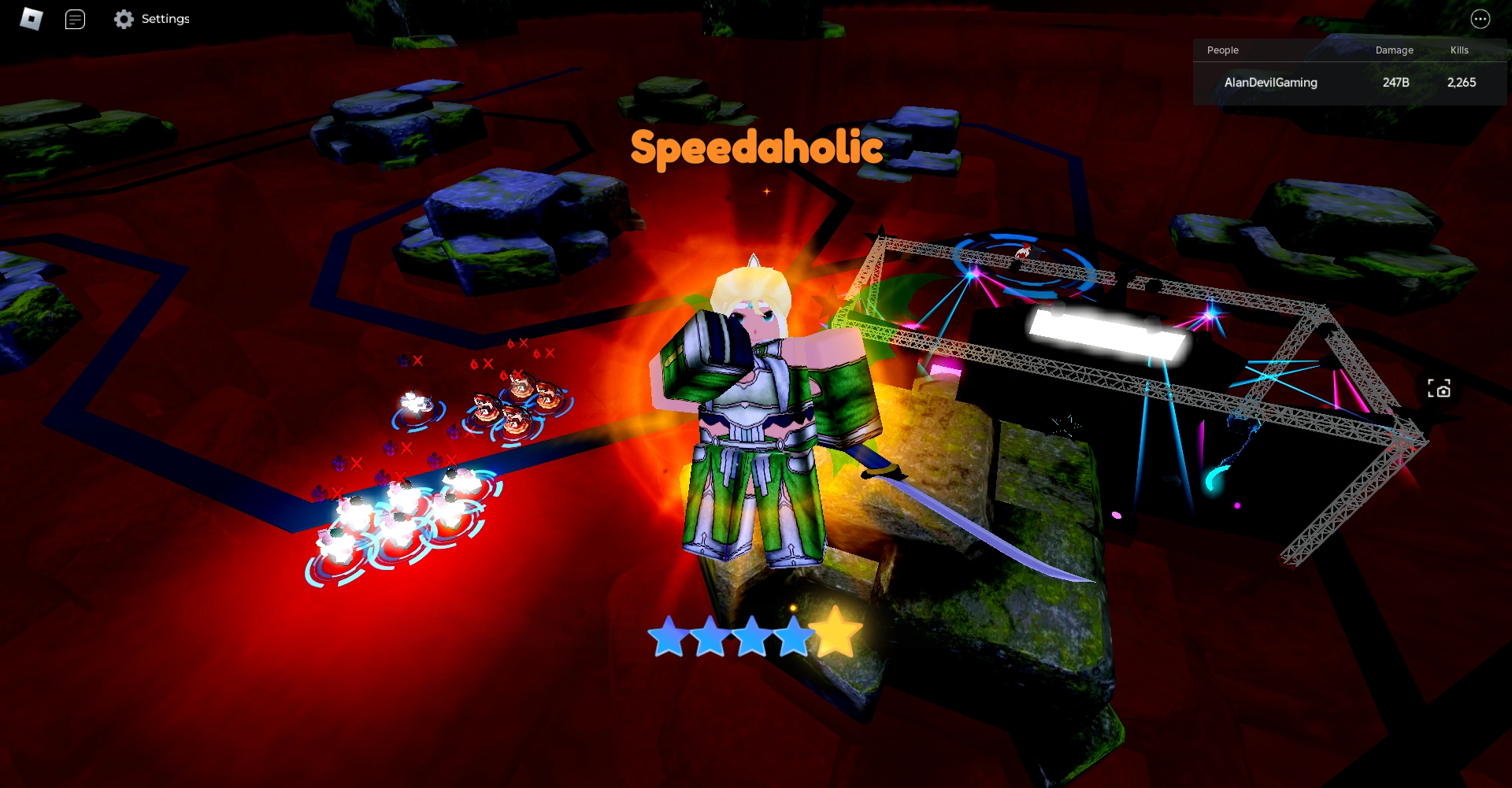This screenshot has height=788, width=1512.
Task: Click the AlanDevilGaming player row
Action: pos(1271,82)
